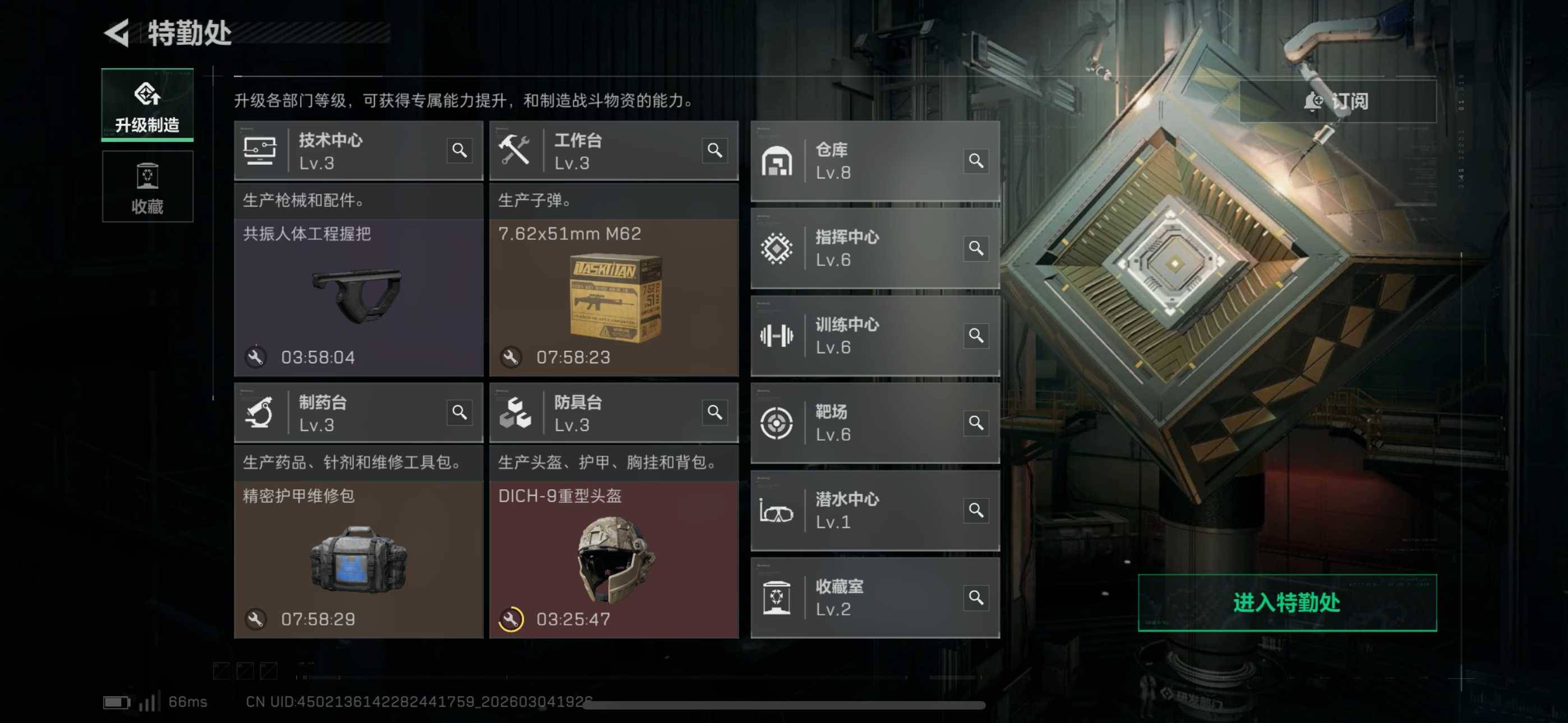1568x723 pixels.
Task: Enter the base via 进入特勤处
Action: pyautogui.click(x=1287, y=602)
